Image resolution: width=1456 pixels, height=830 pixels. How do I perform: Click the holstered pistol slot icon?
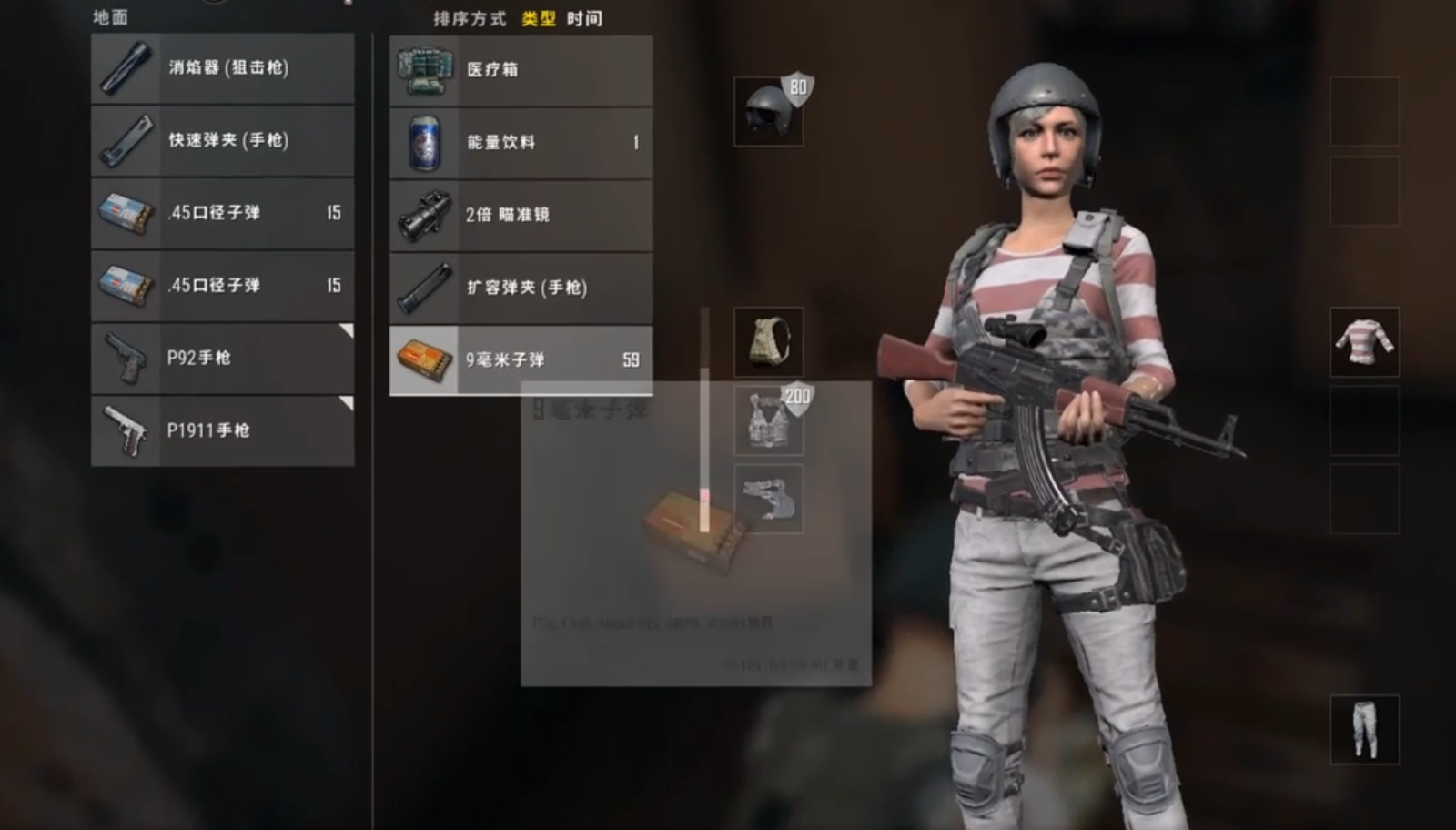tap(769, 498)
